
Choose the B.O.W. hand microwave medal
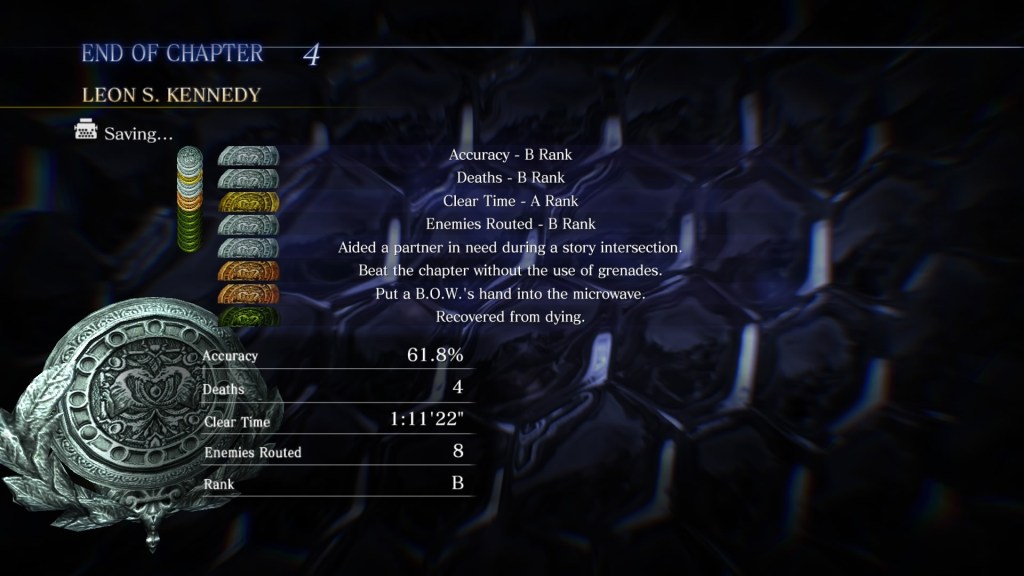click(x=248, y=294)
